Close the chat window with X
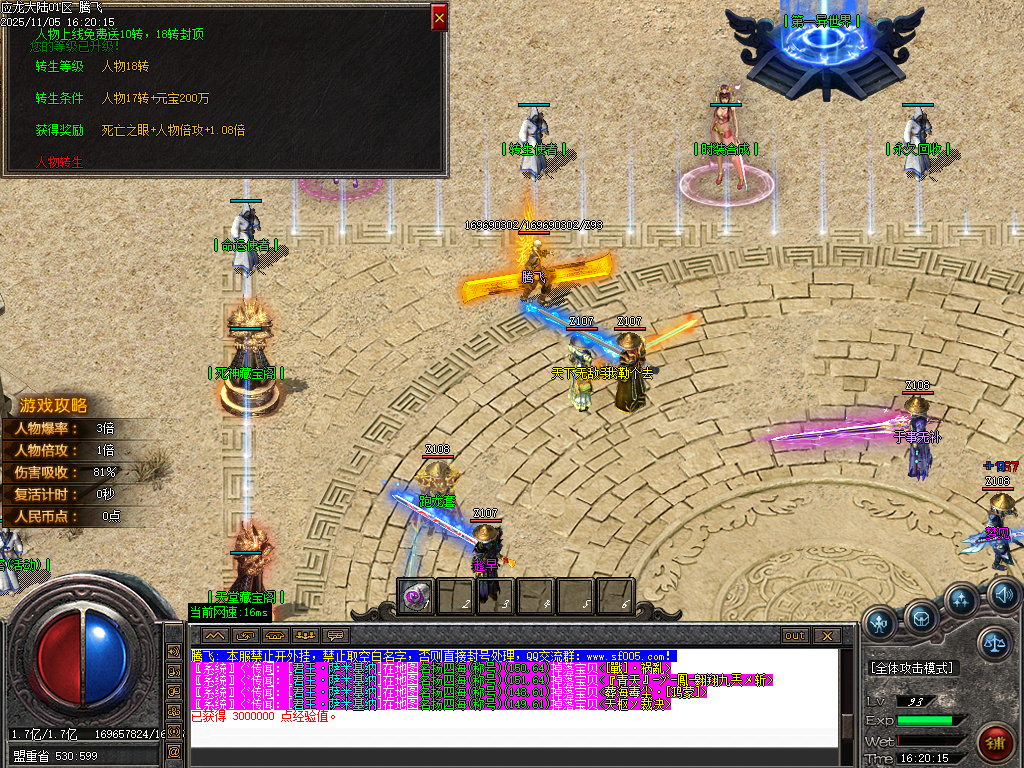 (826, 636)
